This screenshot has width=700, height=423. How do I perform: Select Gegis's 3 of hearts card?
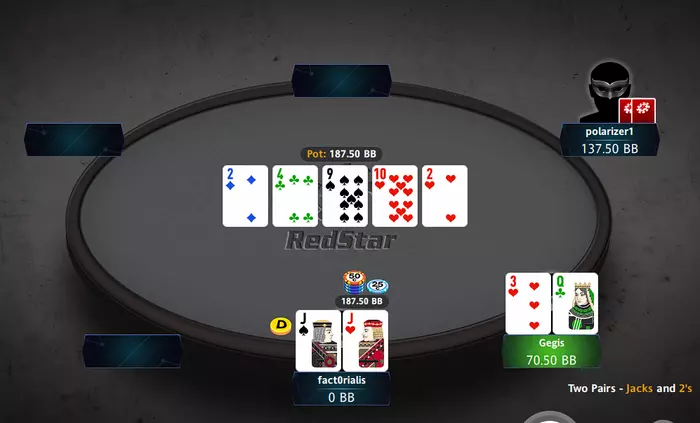point(527,303)
